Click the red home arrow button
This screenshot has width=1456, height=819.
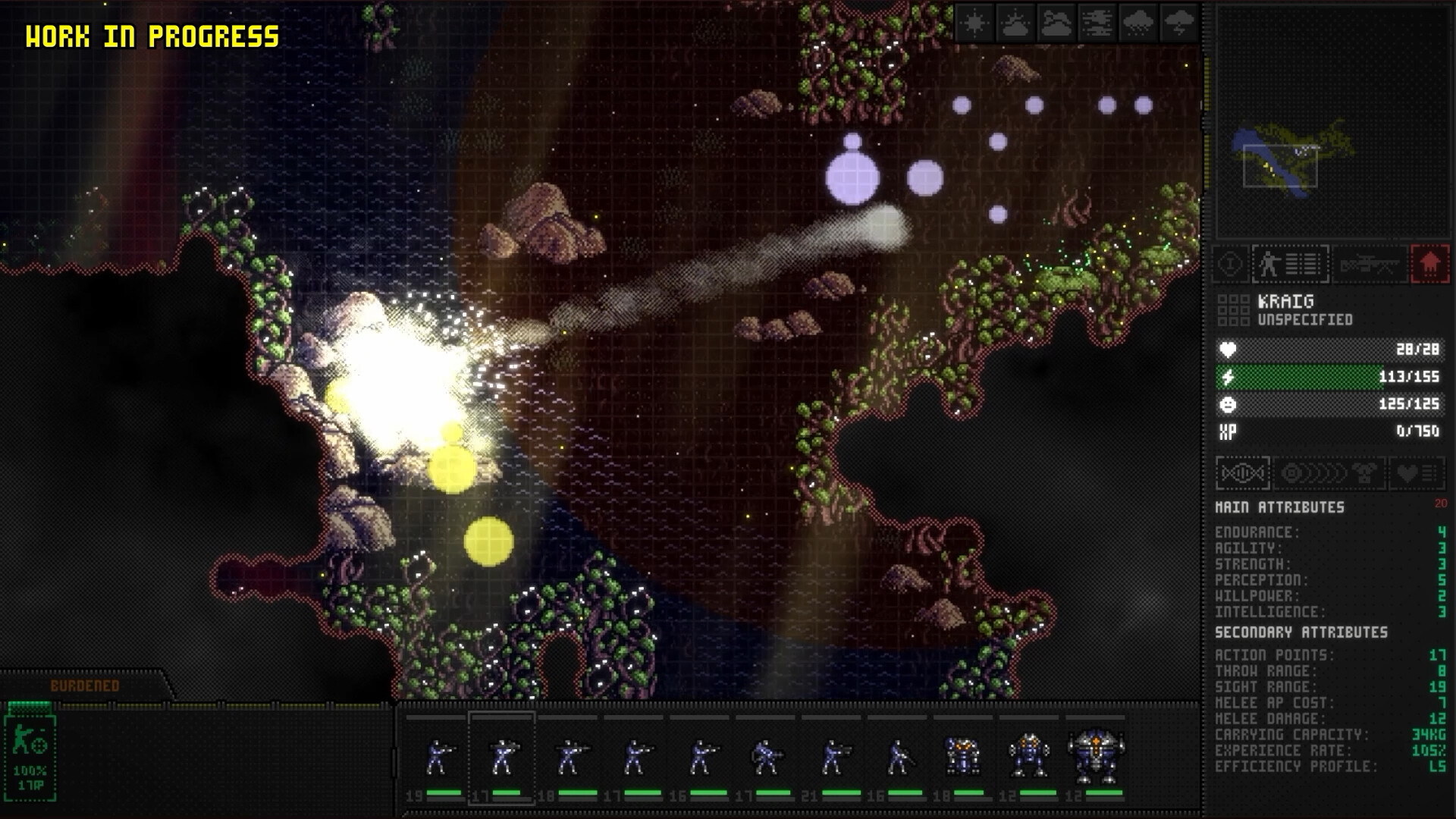coord(1429,265)
